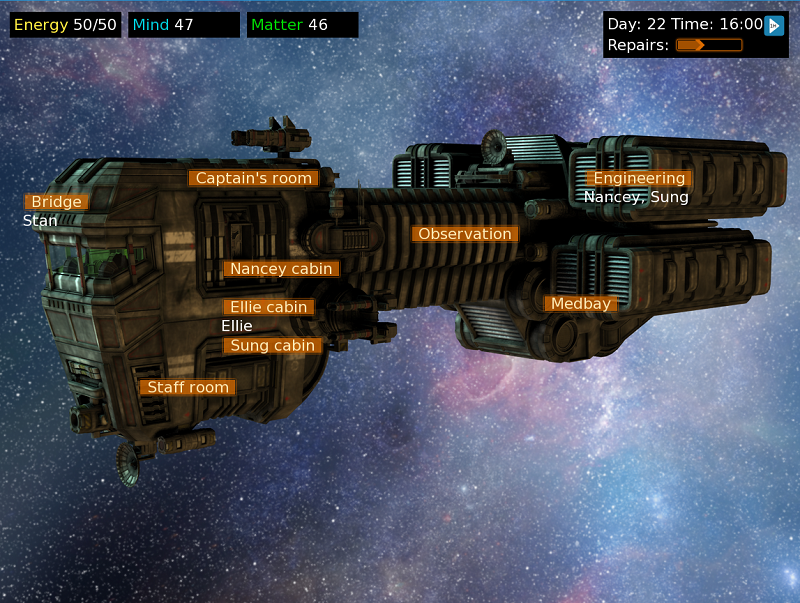
Task: Open the Medbay
Action: pyautogui.click(x=580, y=304)
